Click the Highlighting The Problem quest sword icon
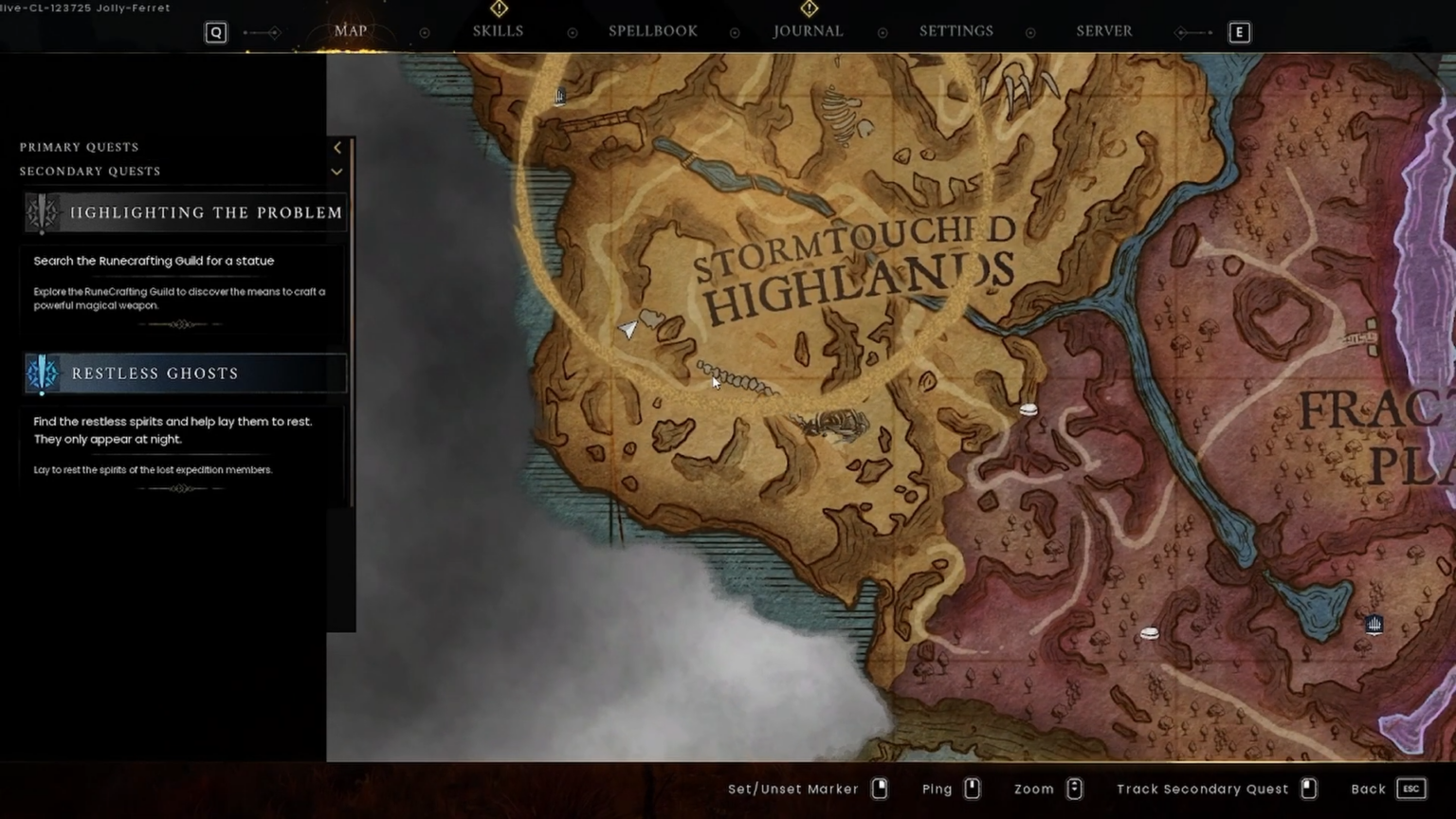This screenshot has width=1456, height=819. [42, 212]
